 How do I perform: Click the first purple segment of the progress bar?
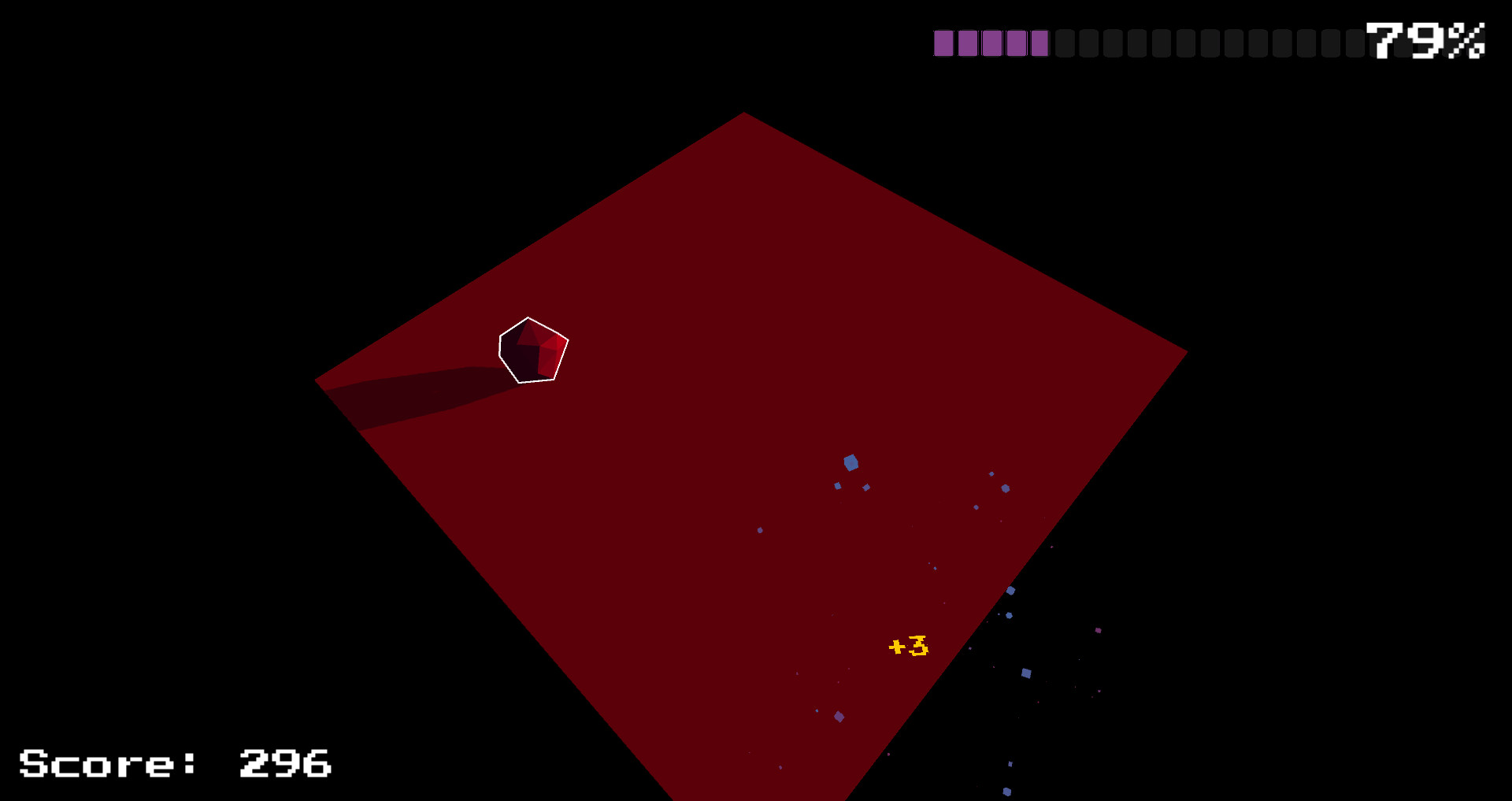(944, 45)
